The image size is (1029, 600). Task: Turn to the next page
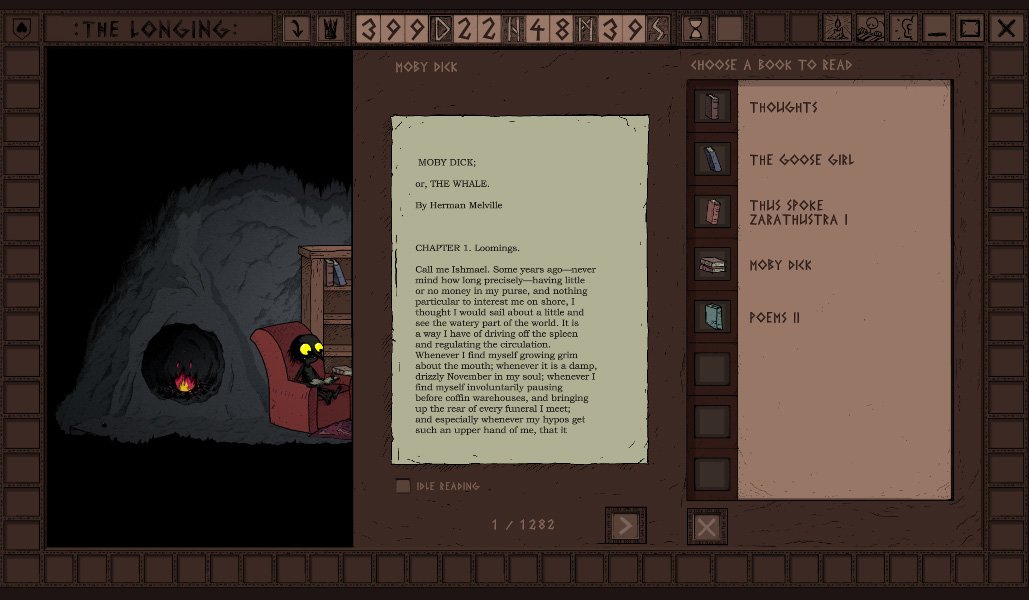tap(626, 526)
